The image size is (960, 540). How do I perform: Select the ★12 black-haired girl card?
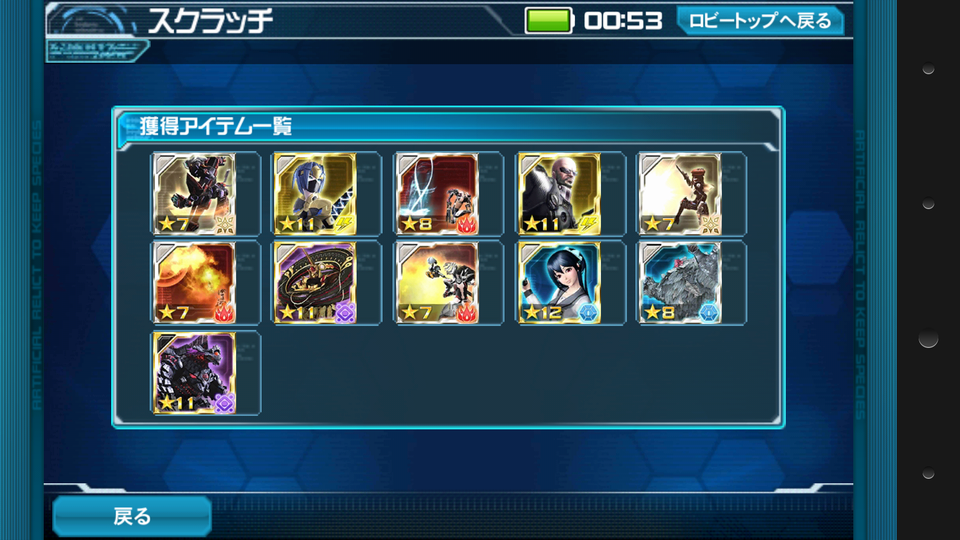[x=559, y=283]
